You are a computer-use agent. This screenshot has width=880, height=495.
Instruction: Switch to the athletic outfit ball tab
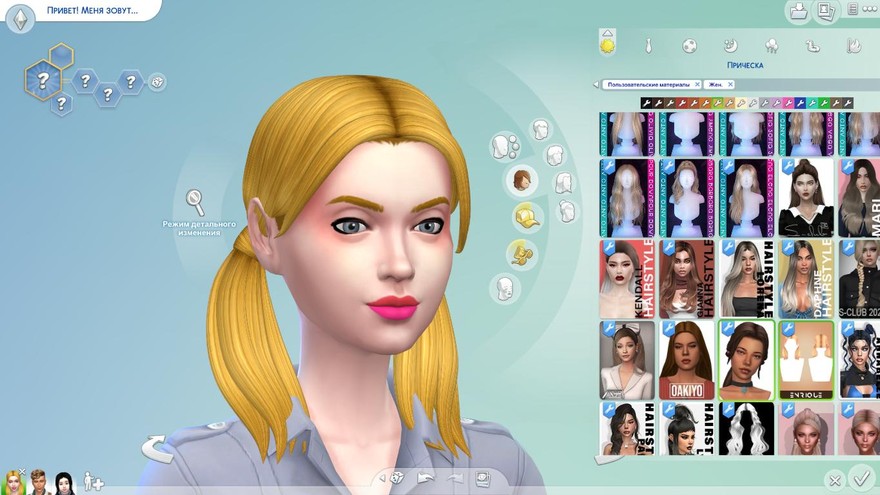point(689,45)
